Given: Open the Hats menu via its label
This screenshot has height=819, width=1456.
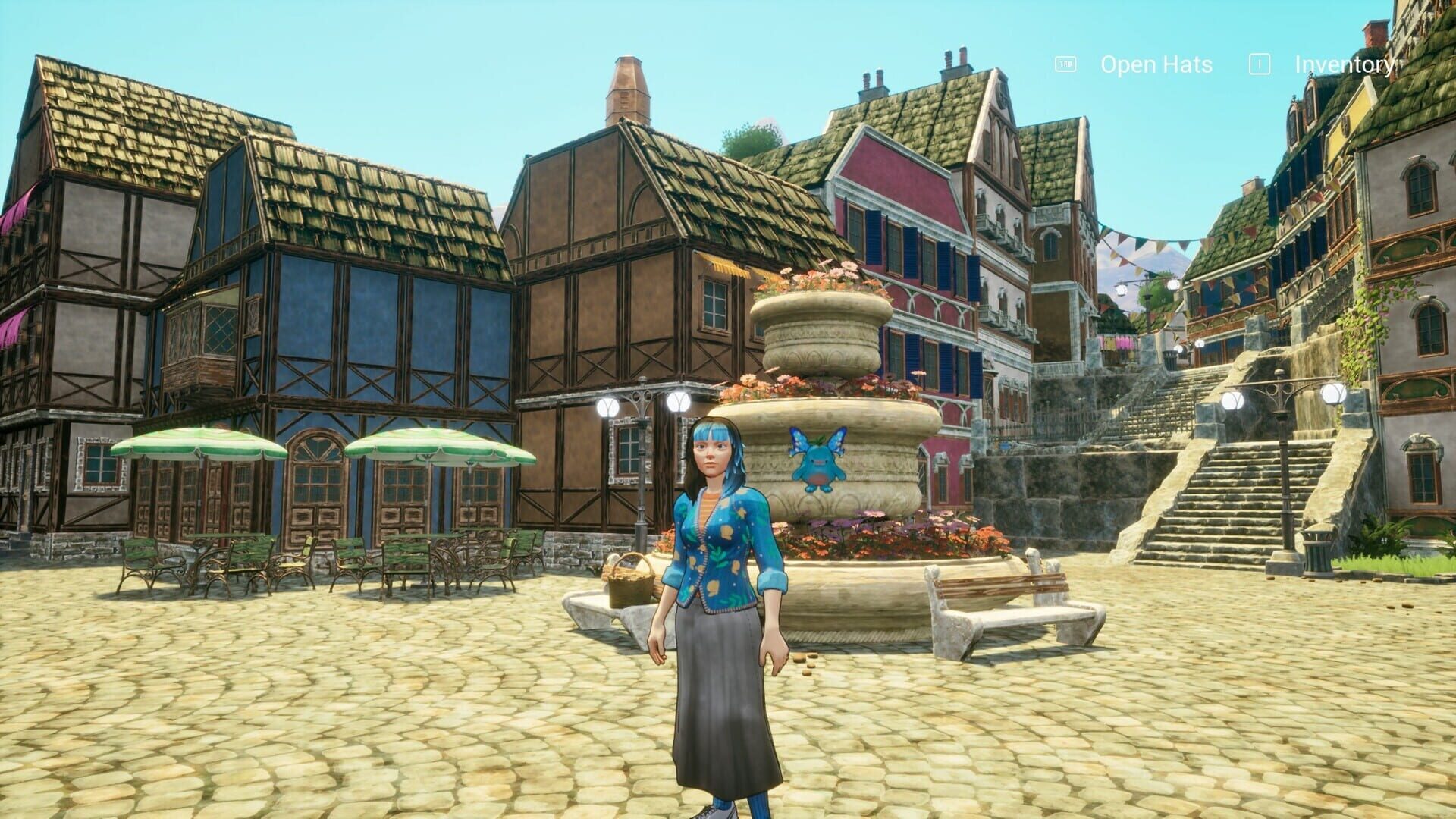Looking at the screenshot, I should [x=1154, y=65].
